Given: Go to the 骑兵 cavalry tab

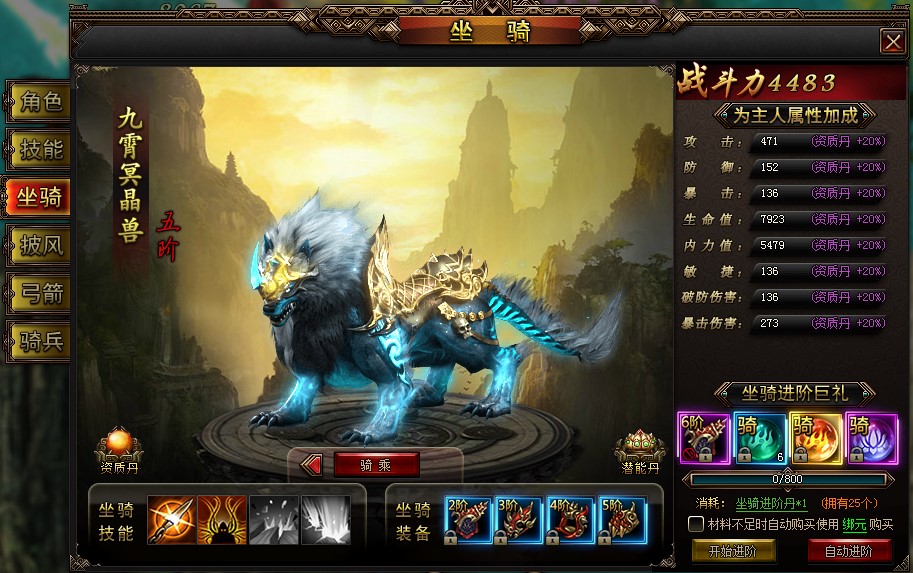Looking at the screenshot, I should 40,341.
